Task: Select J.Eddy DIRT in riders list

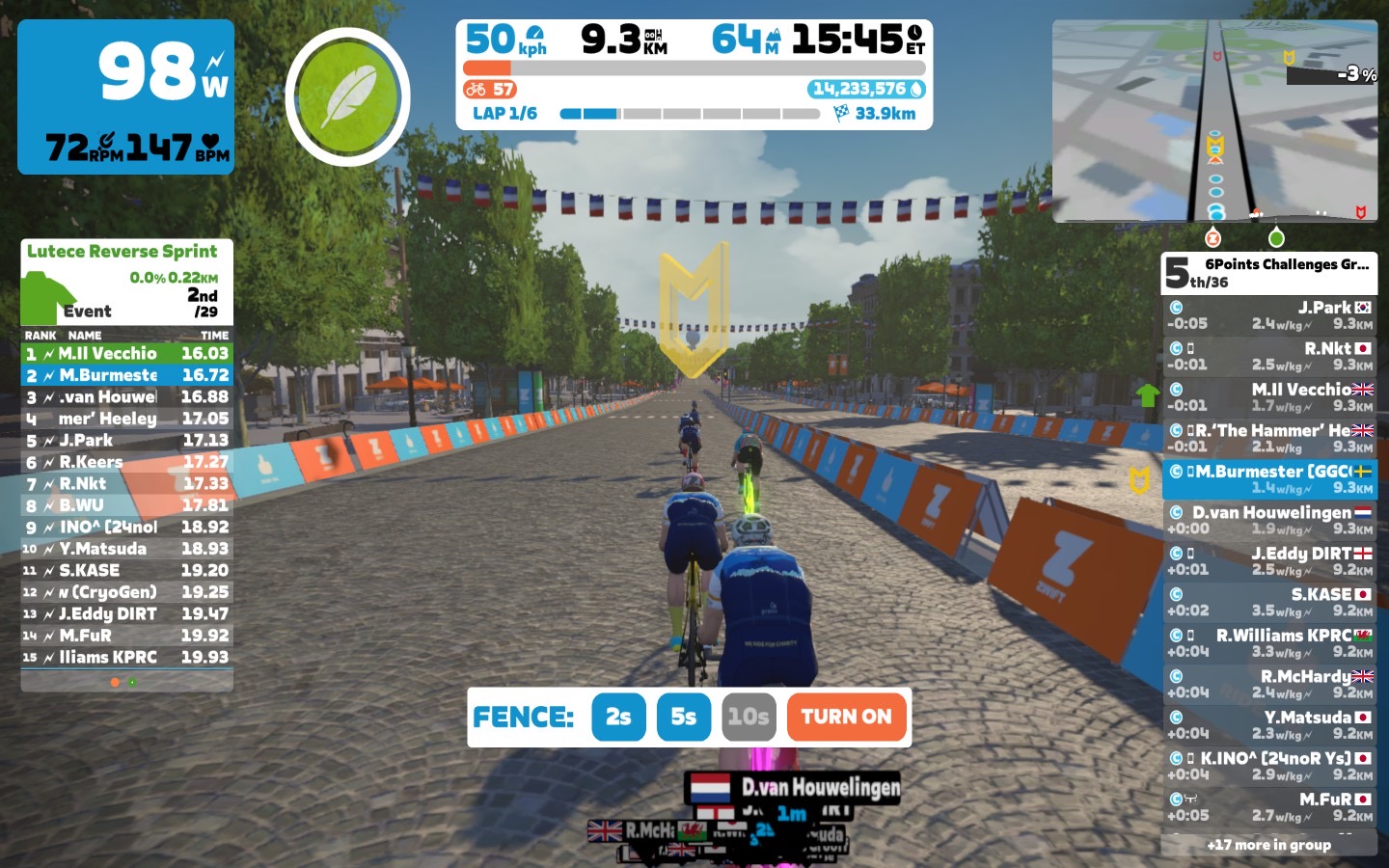Action: point(1268,561)
